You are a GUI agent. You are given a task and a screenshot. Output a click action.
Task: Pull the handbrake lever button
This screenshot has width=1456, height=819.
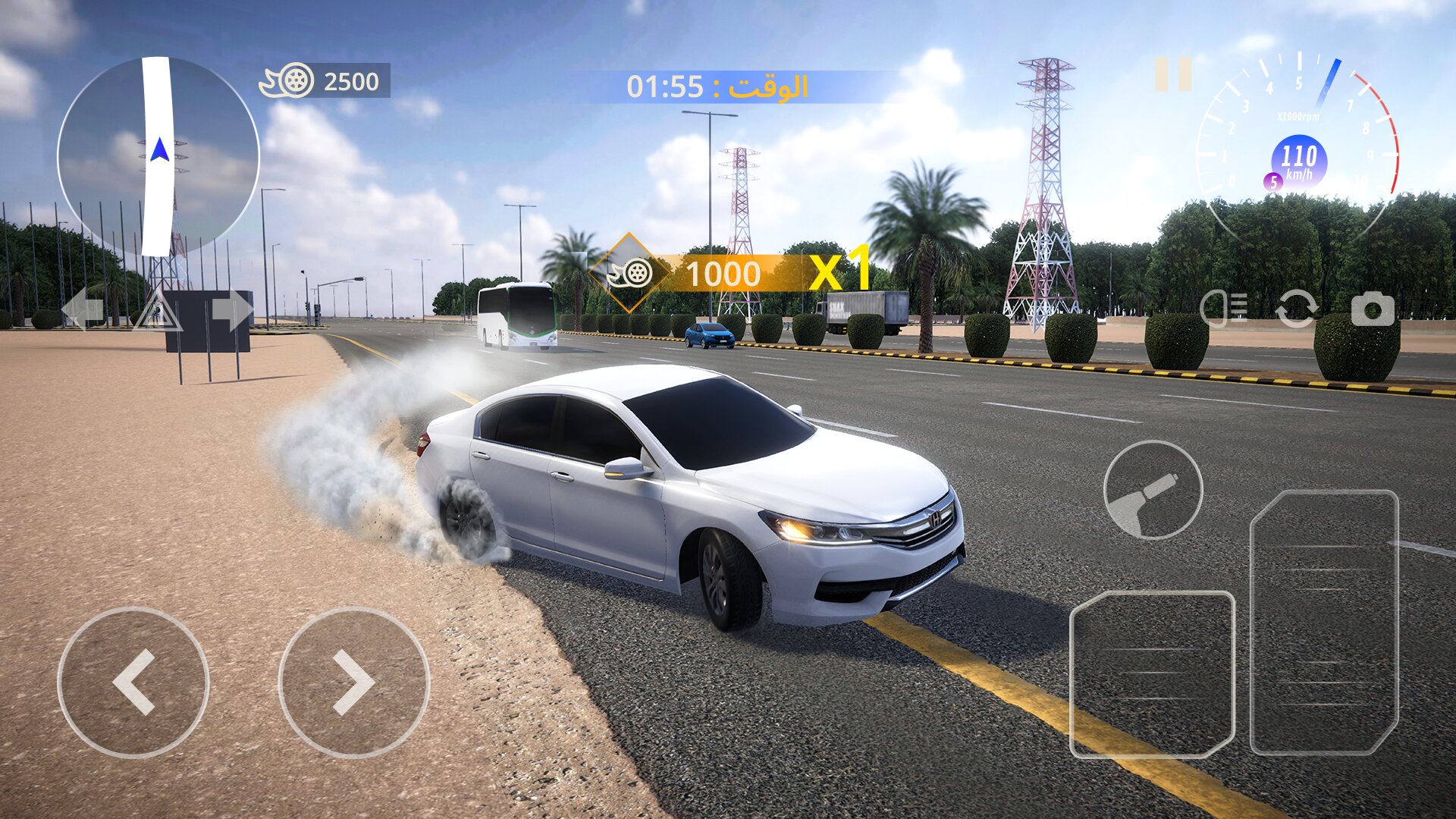pyautogui.click(x=1153, y=491)
